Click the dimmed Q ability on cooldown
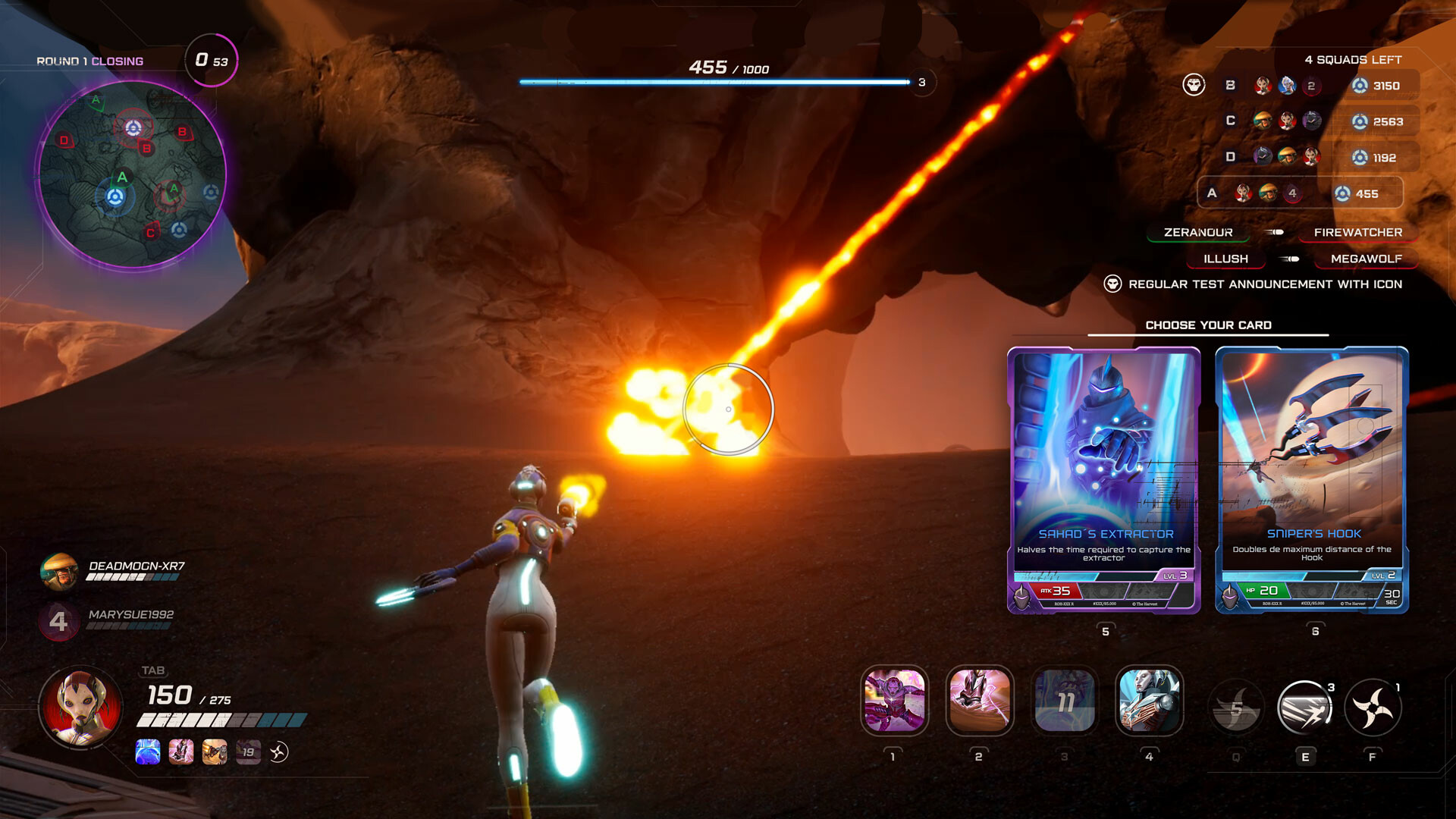The width and height of the screenshot is (1456, 819). pyautogui.click(x=1236, y=708)
